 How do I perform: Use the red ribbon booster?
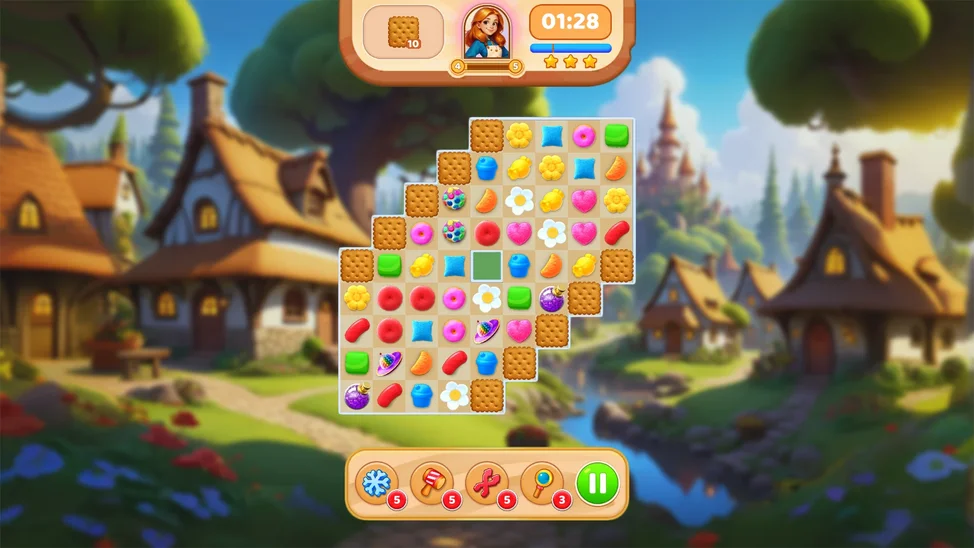click(x=486, y=482)
